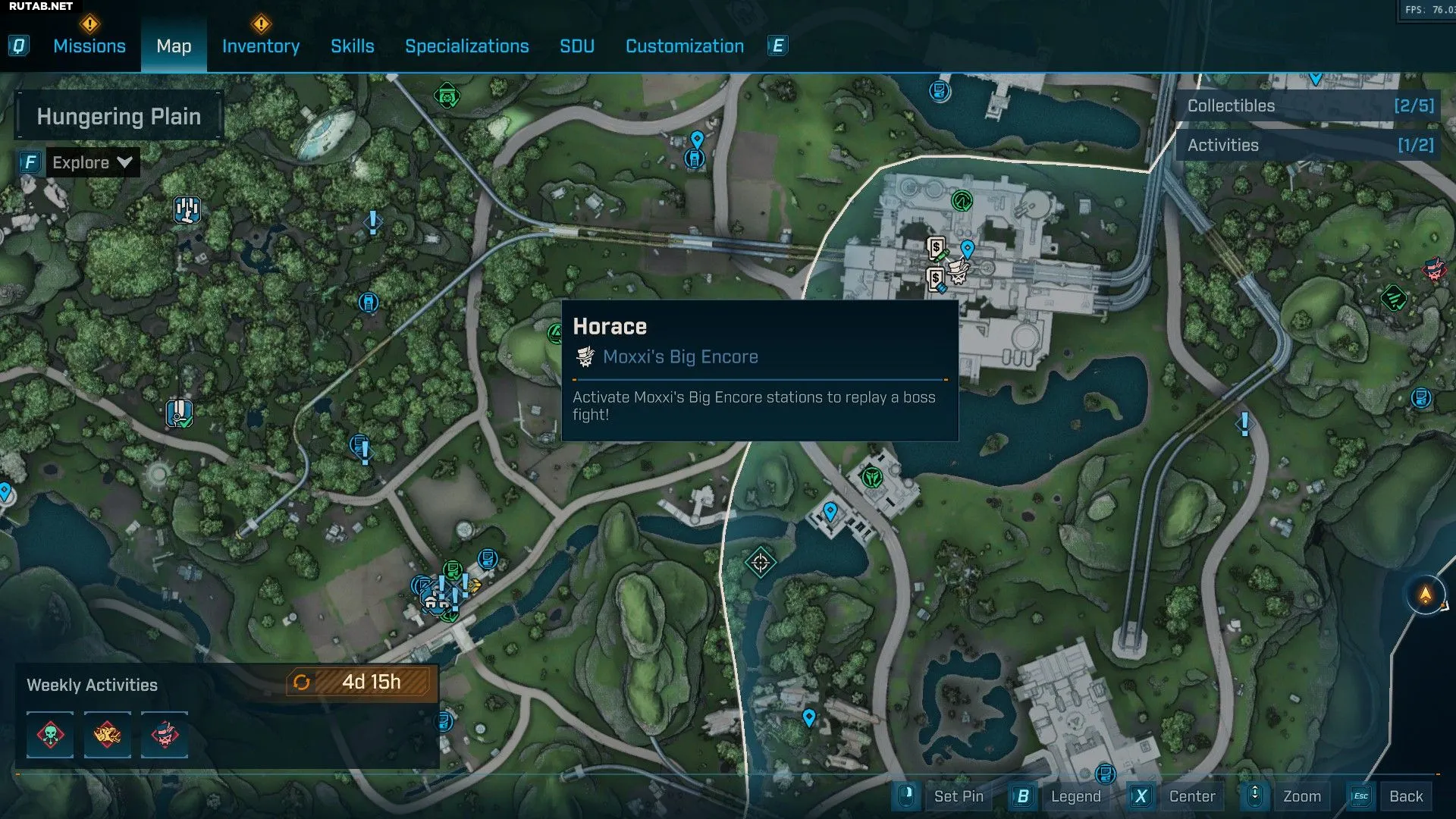The width and height of the screenshot is (1456, 819).
Task: Expand the Explore filter dropdown
Action: point(92,162)
